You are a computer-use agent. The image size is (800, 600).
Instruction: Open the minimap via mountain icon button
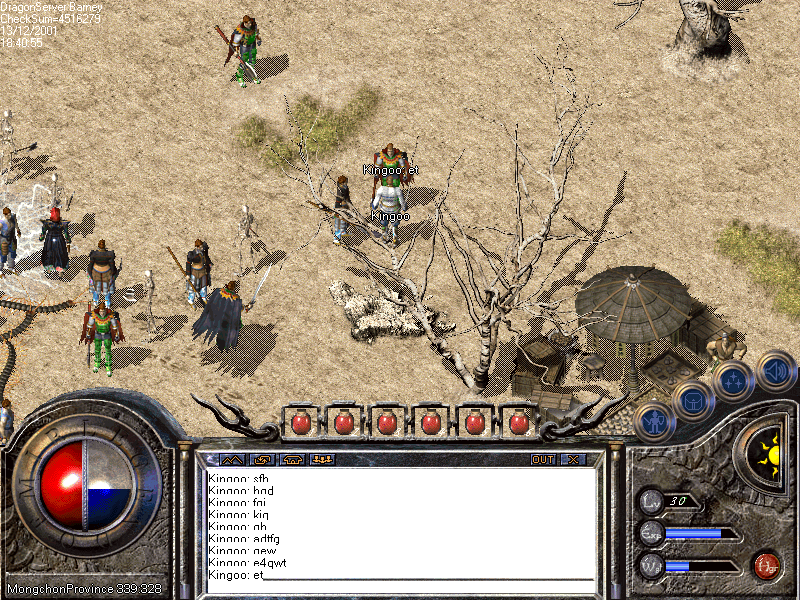click(x=231, y=460)
